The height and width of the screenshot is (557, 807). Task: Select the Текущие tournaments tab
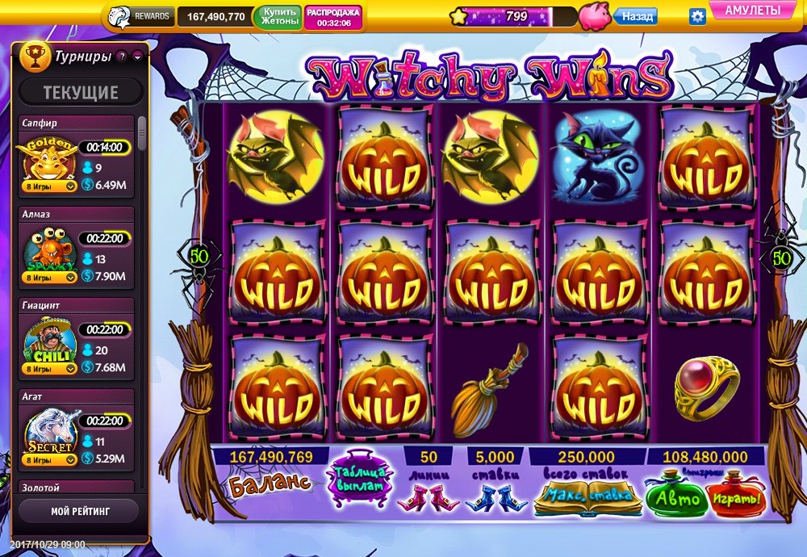(x=81, y=93)
